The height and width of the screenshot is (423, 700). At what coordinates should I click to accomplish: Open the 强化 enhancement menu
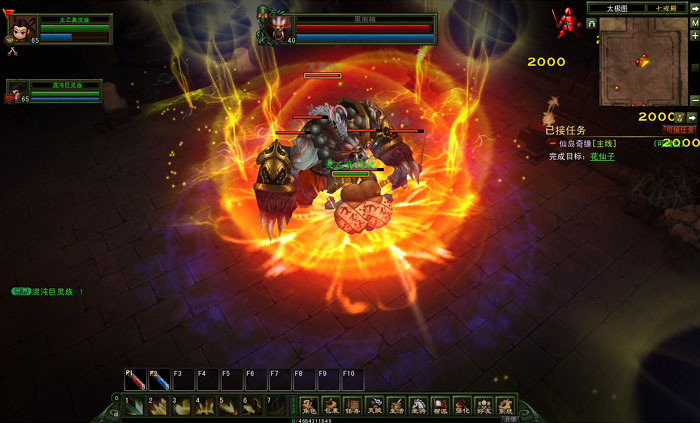click(462, 406)
